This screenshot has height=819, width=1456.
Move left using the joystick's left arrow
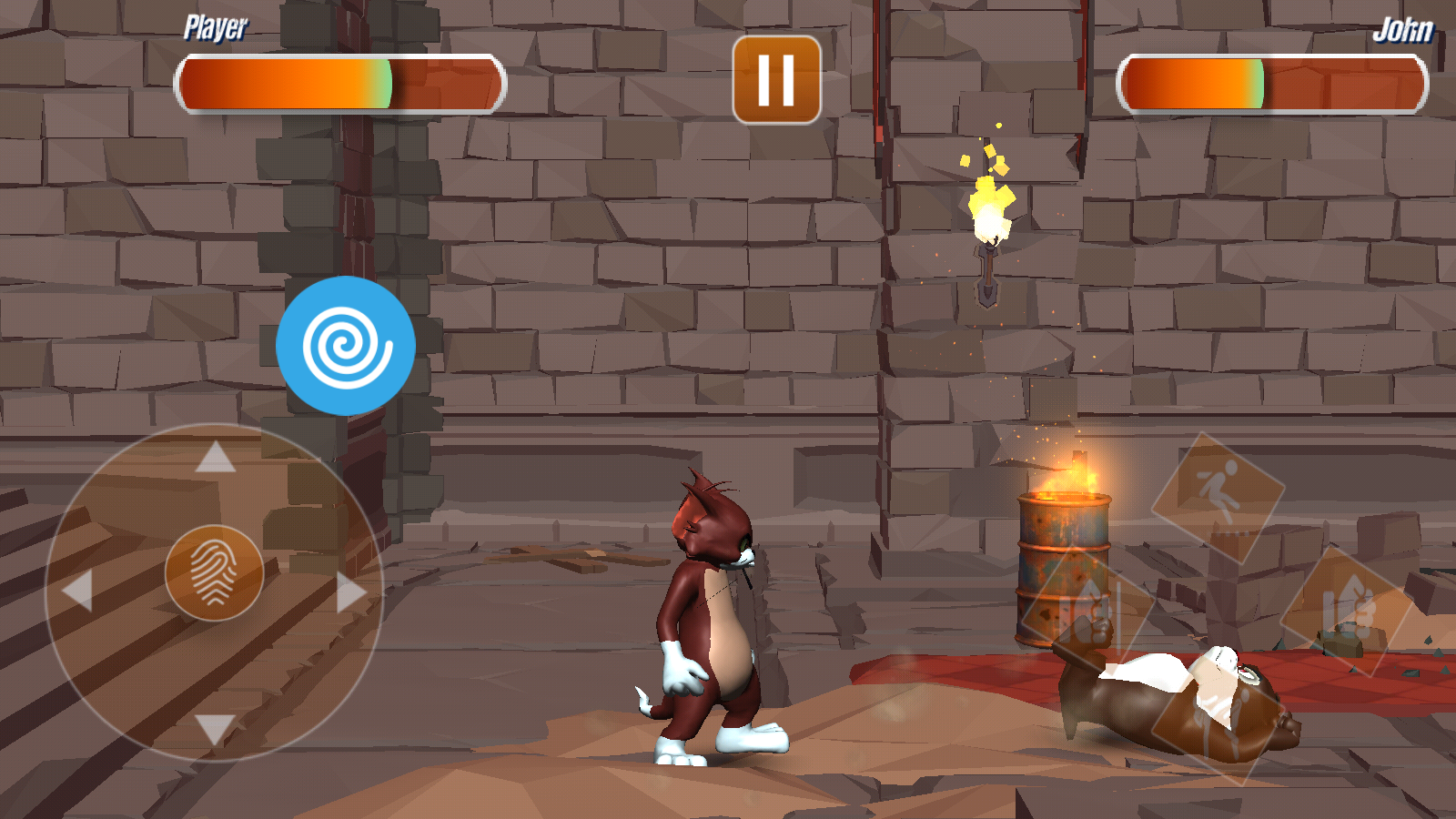(x=78, y=591)
